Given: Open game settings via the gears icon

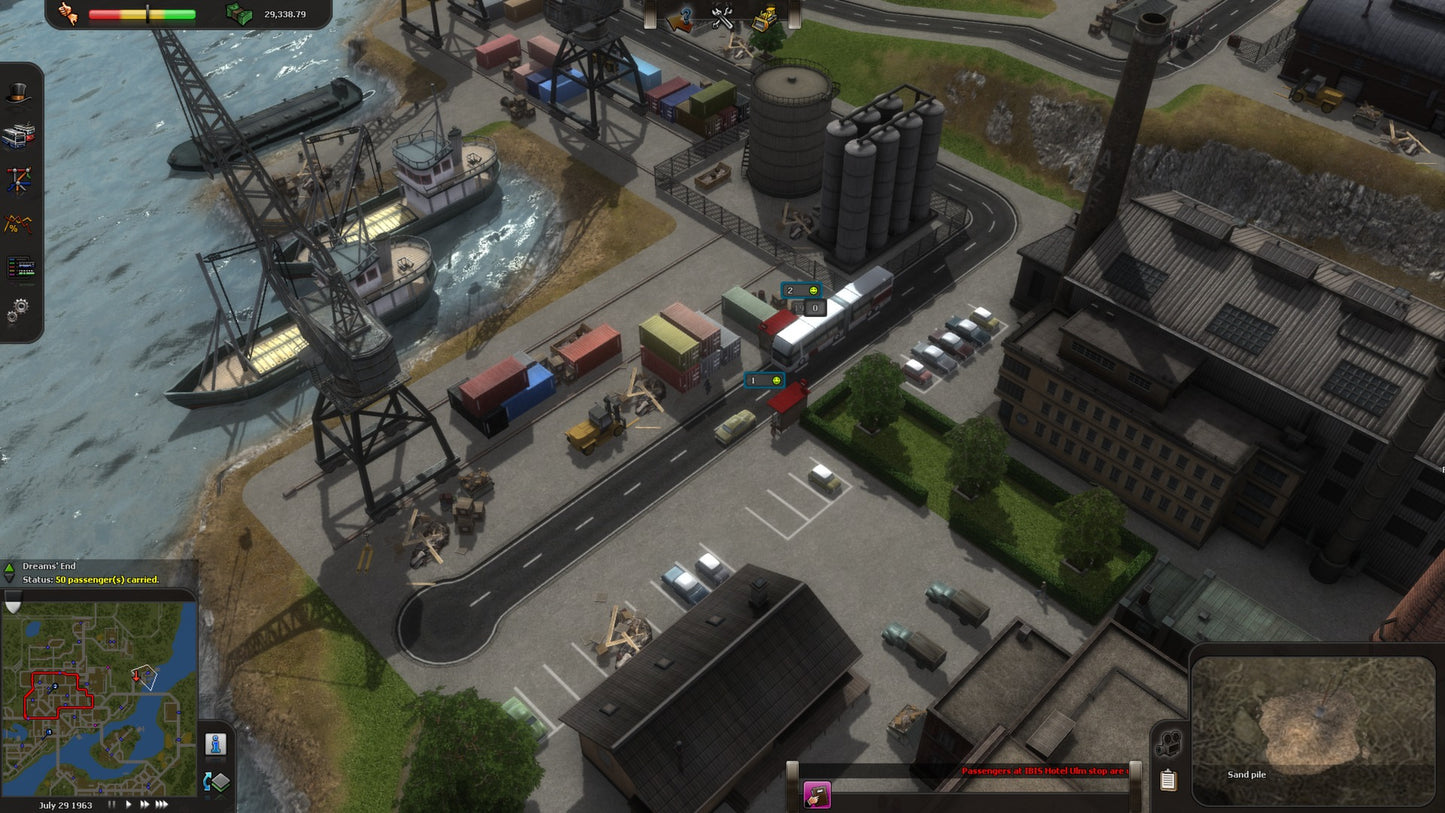Looking at the screenshot, I should pyautogui.click(x=18, y=308).
